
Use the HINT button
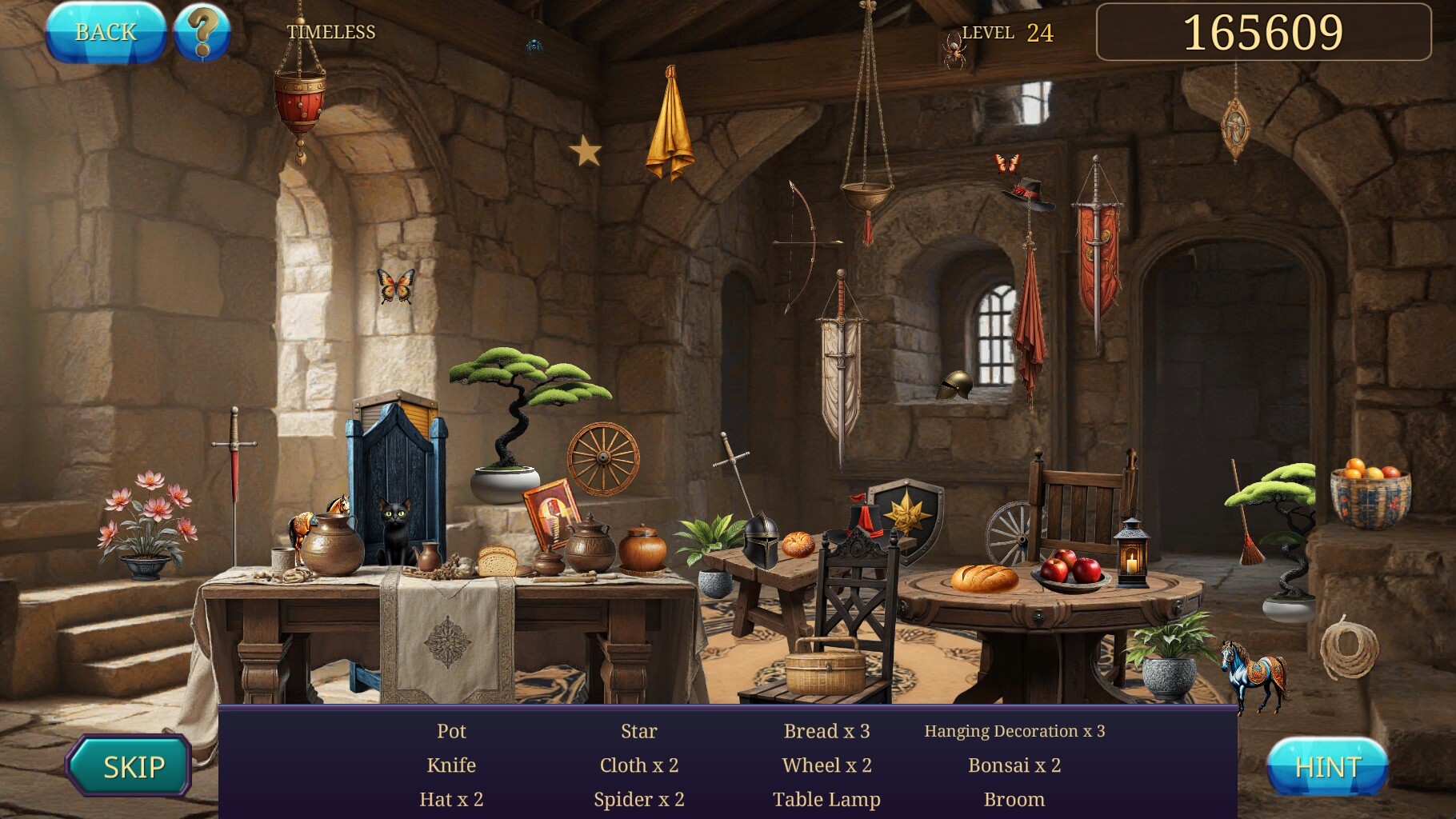[x=1327, y=767]
